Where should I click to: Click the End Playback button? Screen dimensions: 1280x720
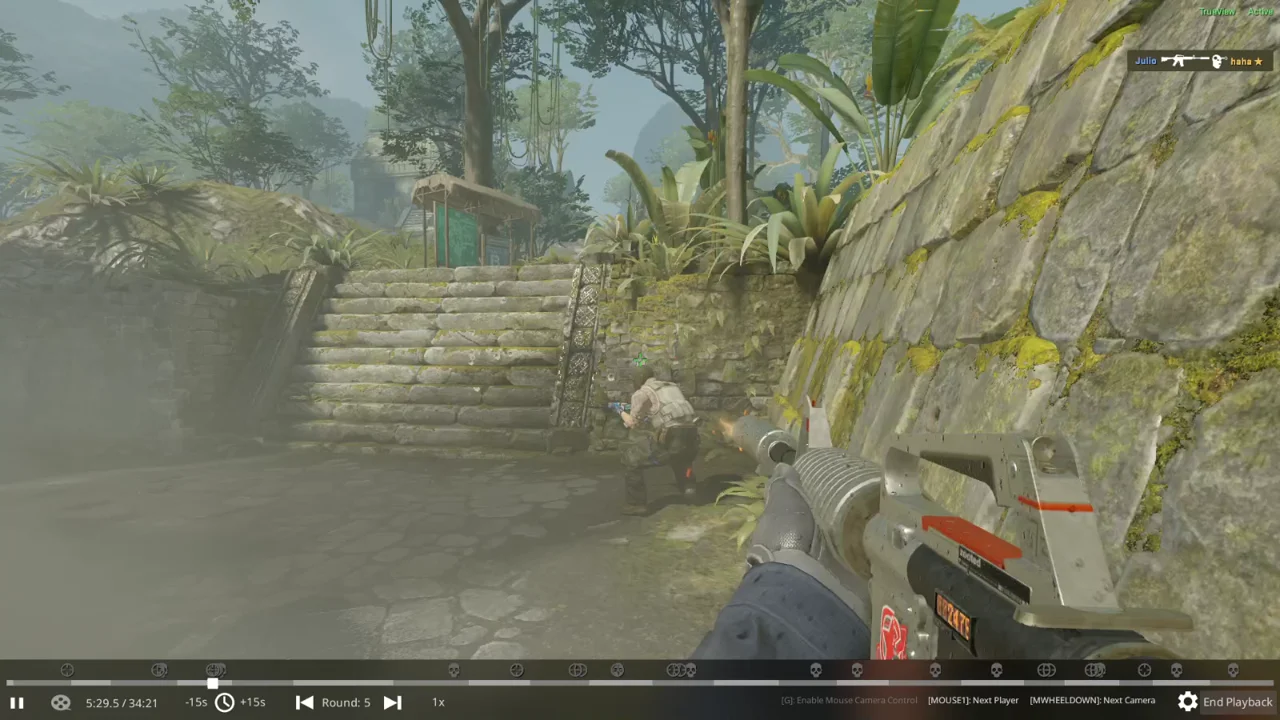(1238, 702)
